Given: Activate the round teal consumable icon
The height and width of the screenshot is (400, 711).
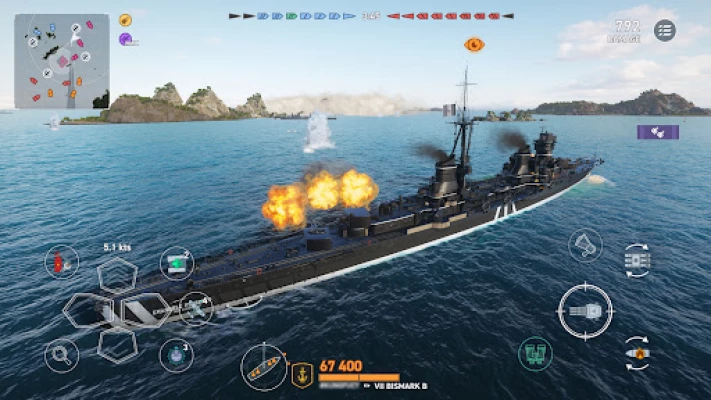Looking at the screenshot, I should click(176, 354).
